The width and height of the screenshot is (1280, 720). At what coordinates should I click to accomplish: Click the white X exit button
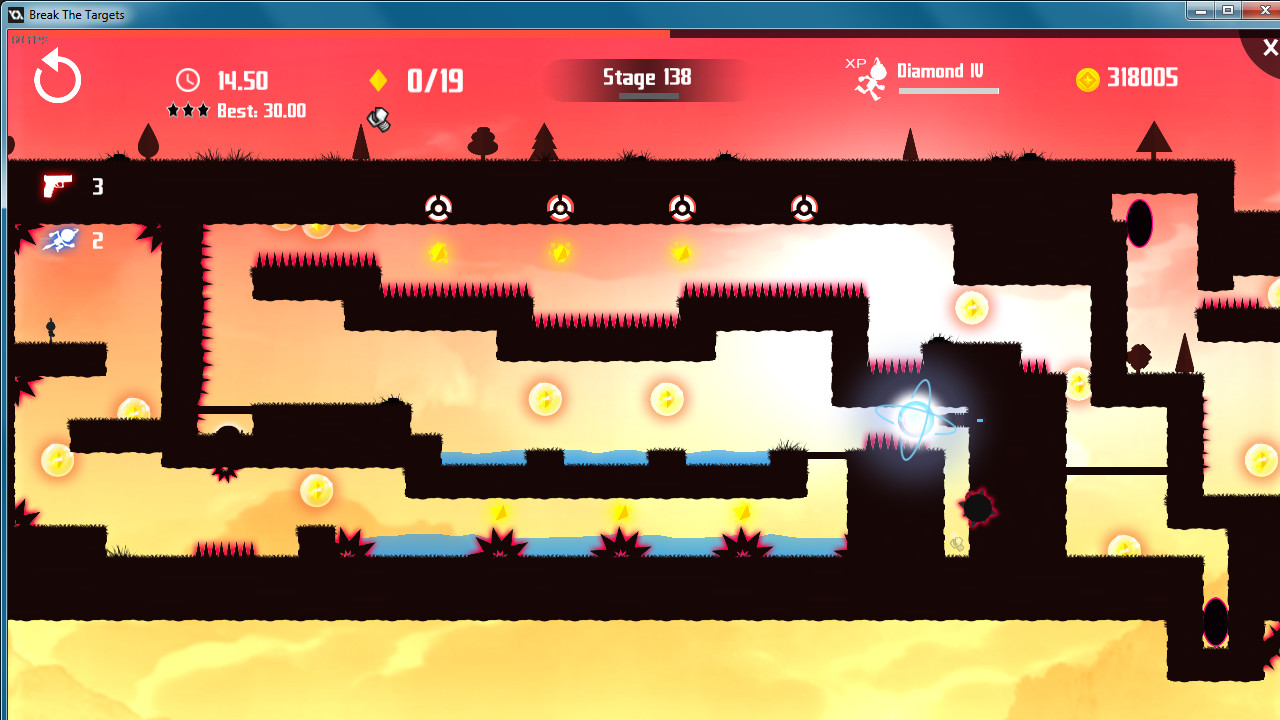click(1269, 47)
